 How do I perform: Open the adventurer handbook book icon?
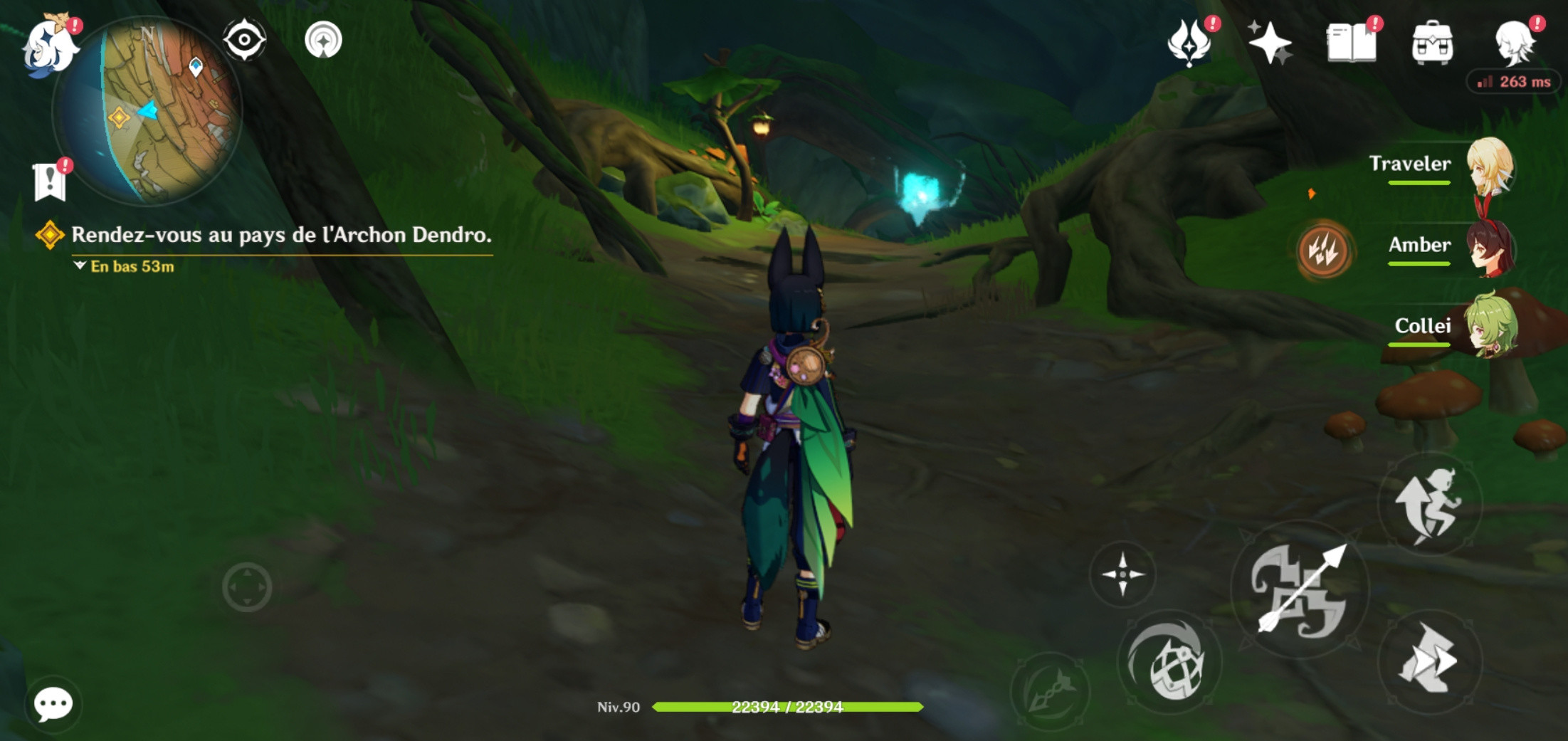pos(1350,43)
